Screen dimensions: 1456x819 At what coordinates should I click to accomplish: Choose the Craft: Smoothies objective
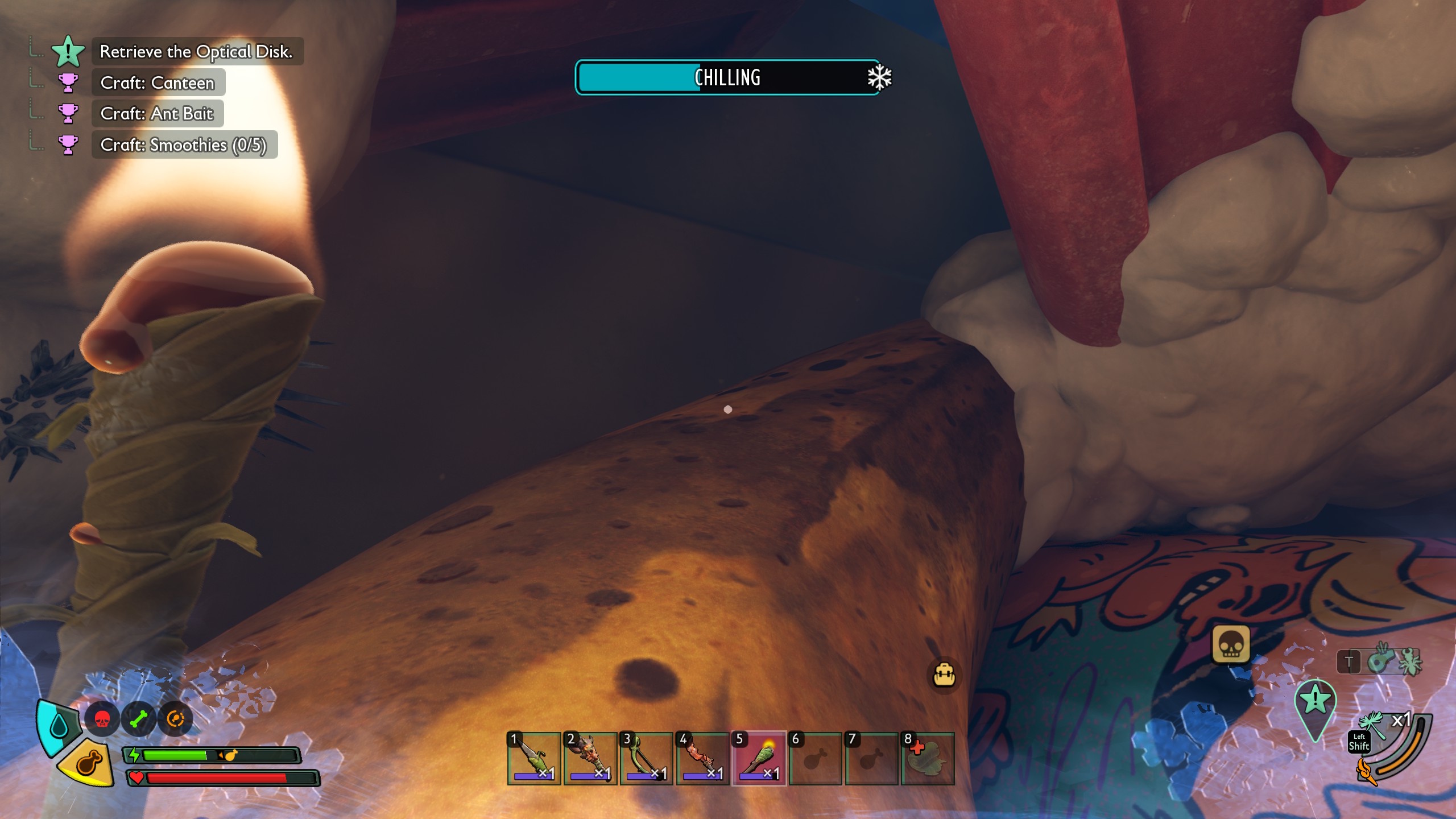pos(183,145)
